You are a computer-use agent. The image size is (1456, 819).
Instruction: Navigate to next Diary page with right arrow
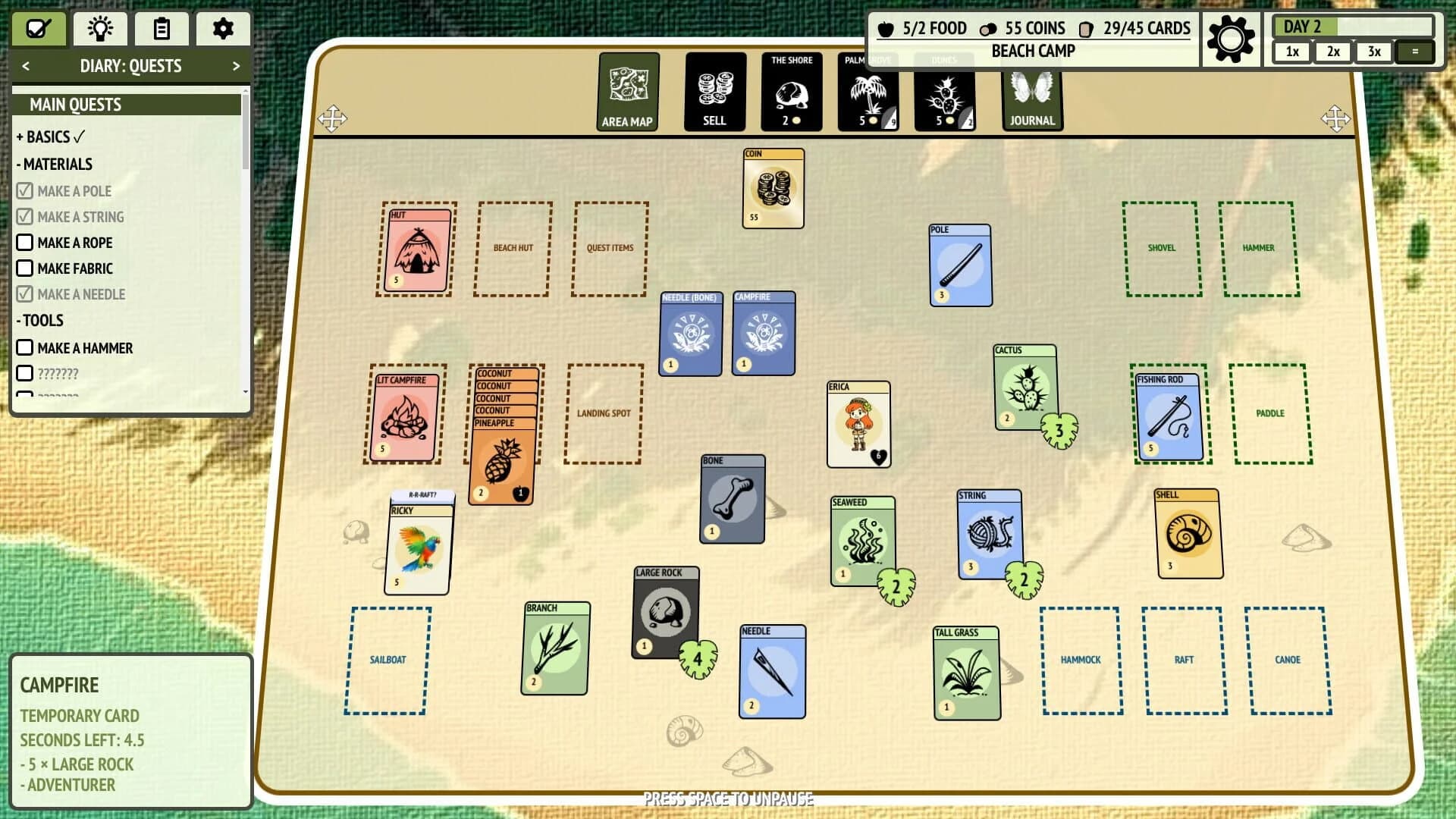pyautogui.click(x=237, y=66)
